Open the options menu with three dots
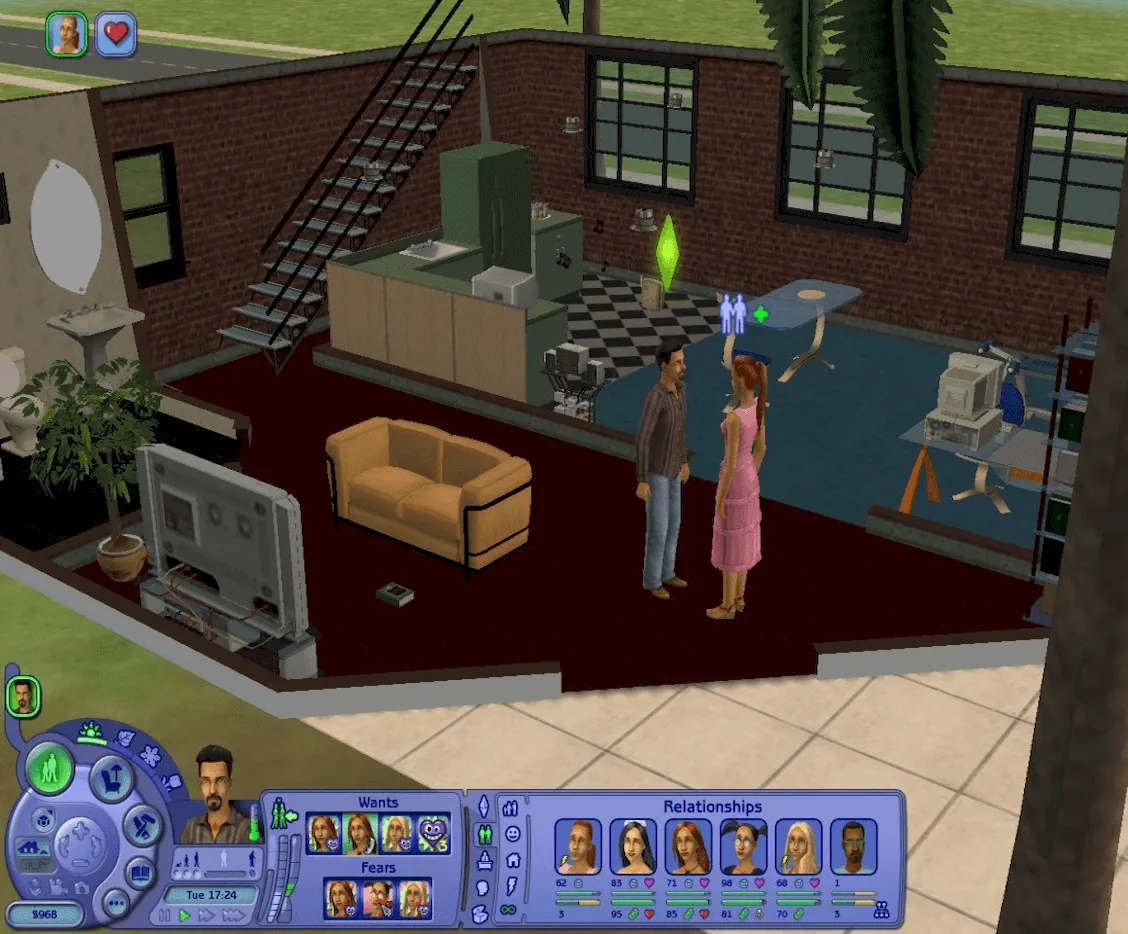The image size is (1128, 934). point(116,904)
